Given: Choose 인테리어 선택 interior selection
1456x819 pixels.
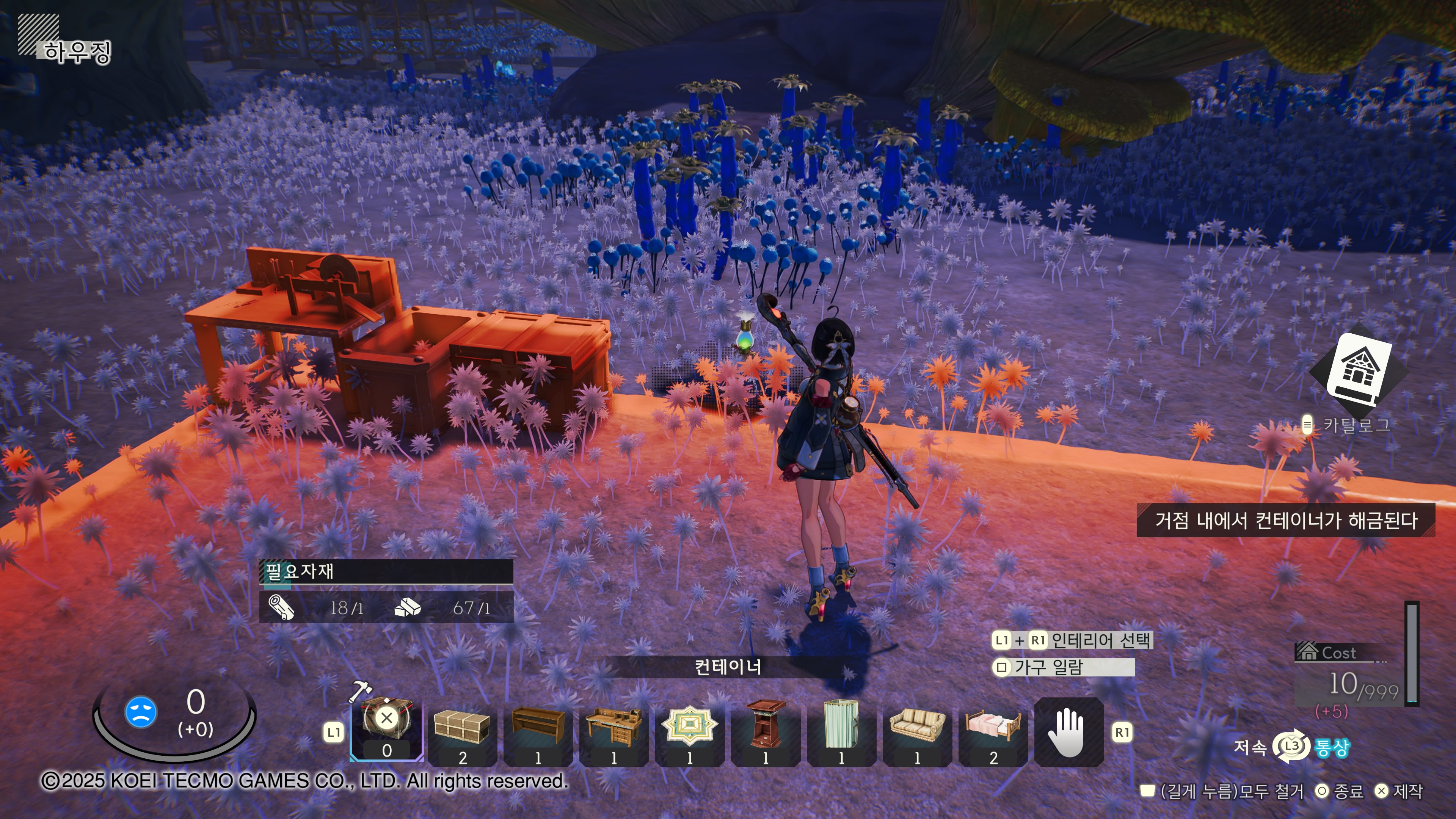Looking at the screenshot, I should pyautogui.click(x=1099, y=640).
